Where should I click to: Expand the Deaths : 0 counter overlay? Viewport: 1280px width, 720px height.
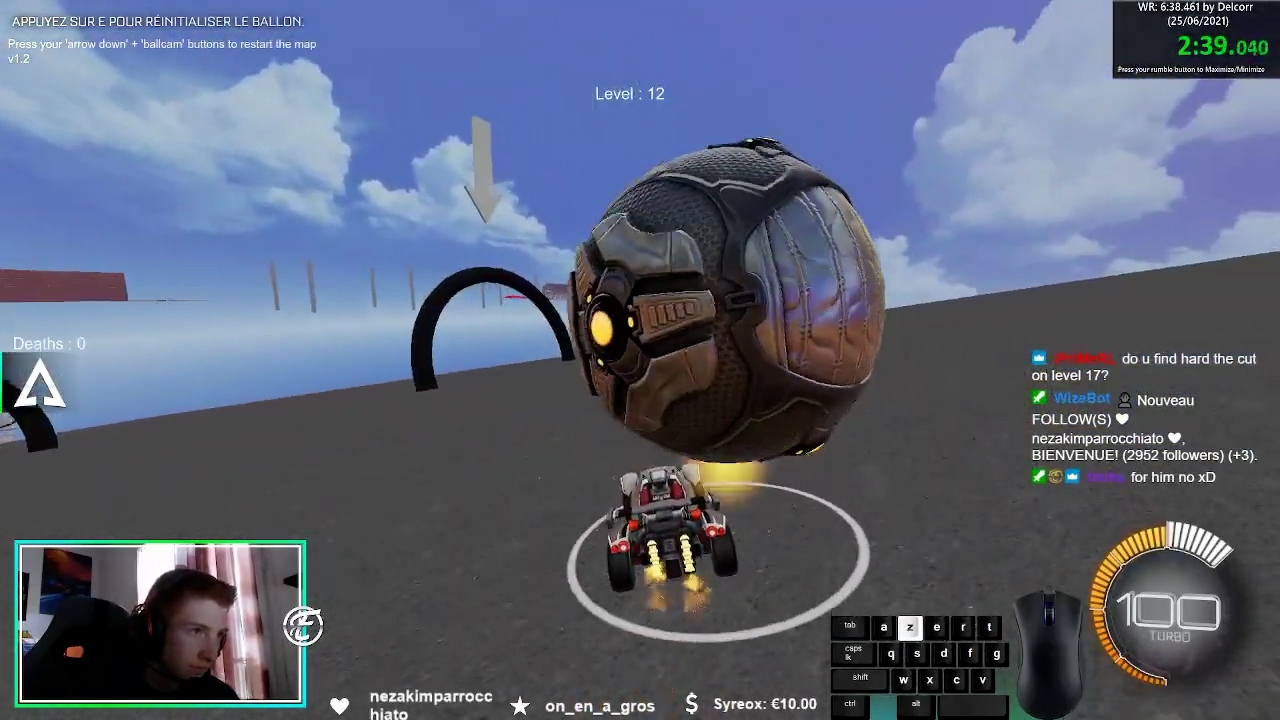click(49, 343)
